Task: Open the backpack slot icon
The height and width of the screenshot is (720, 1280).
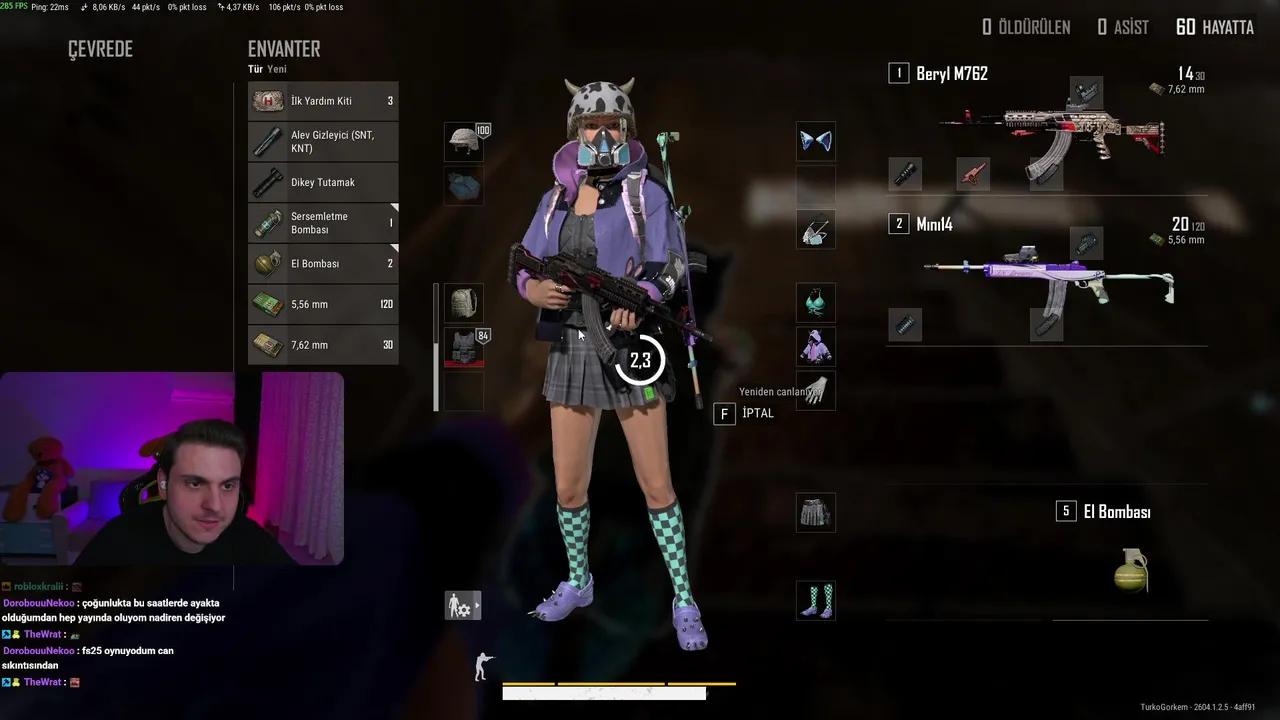Action: click(x=463, y=304)
